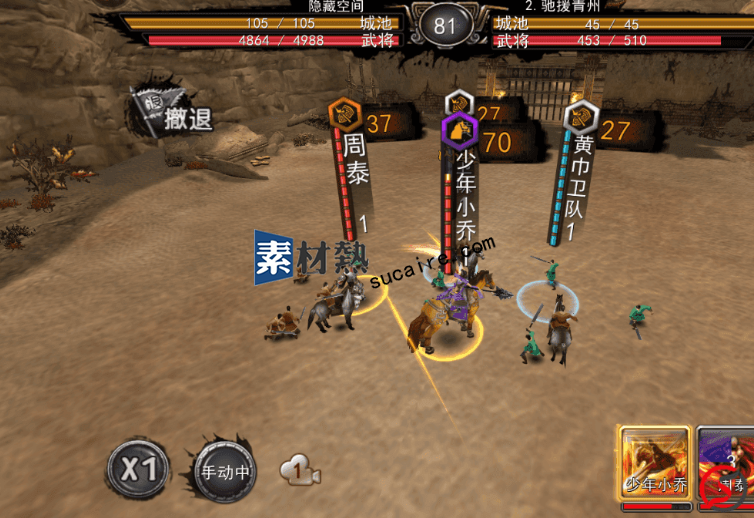Select the 周泰 unit banner
This screenshot has height=518, width=754.
pyautogui.click(x=356, y=160)
